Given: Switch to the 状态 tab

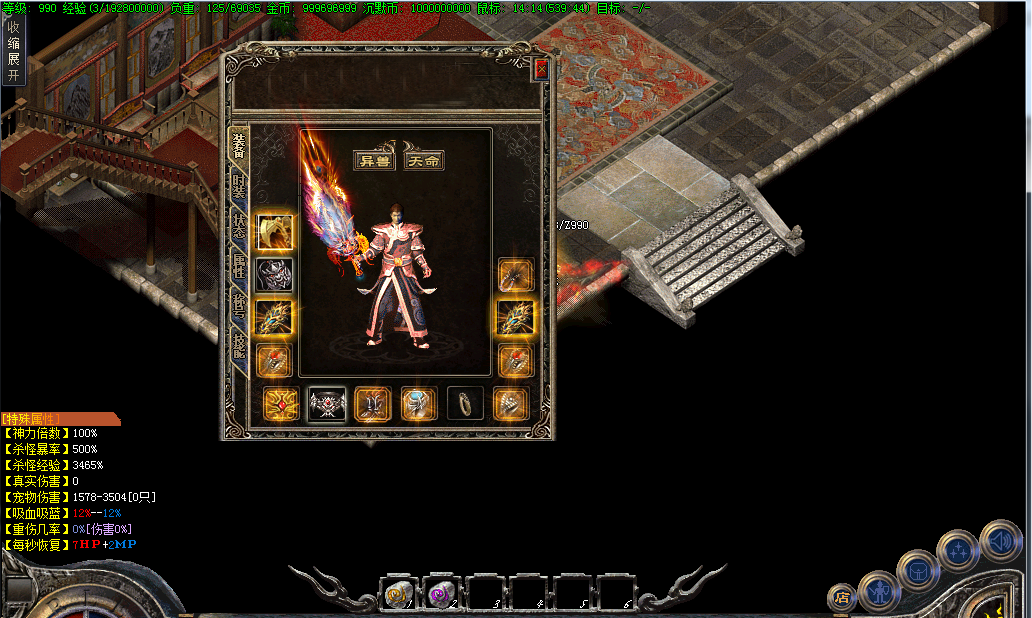Looking at the screenshot, I should [239, 226].
